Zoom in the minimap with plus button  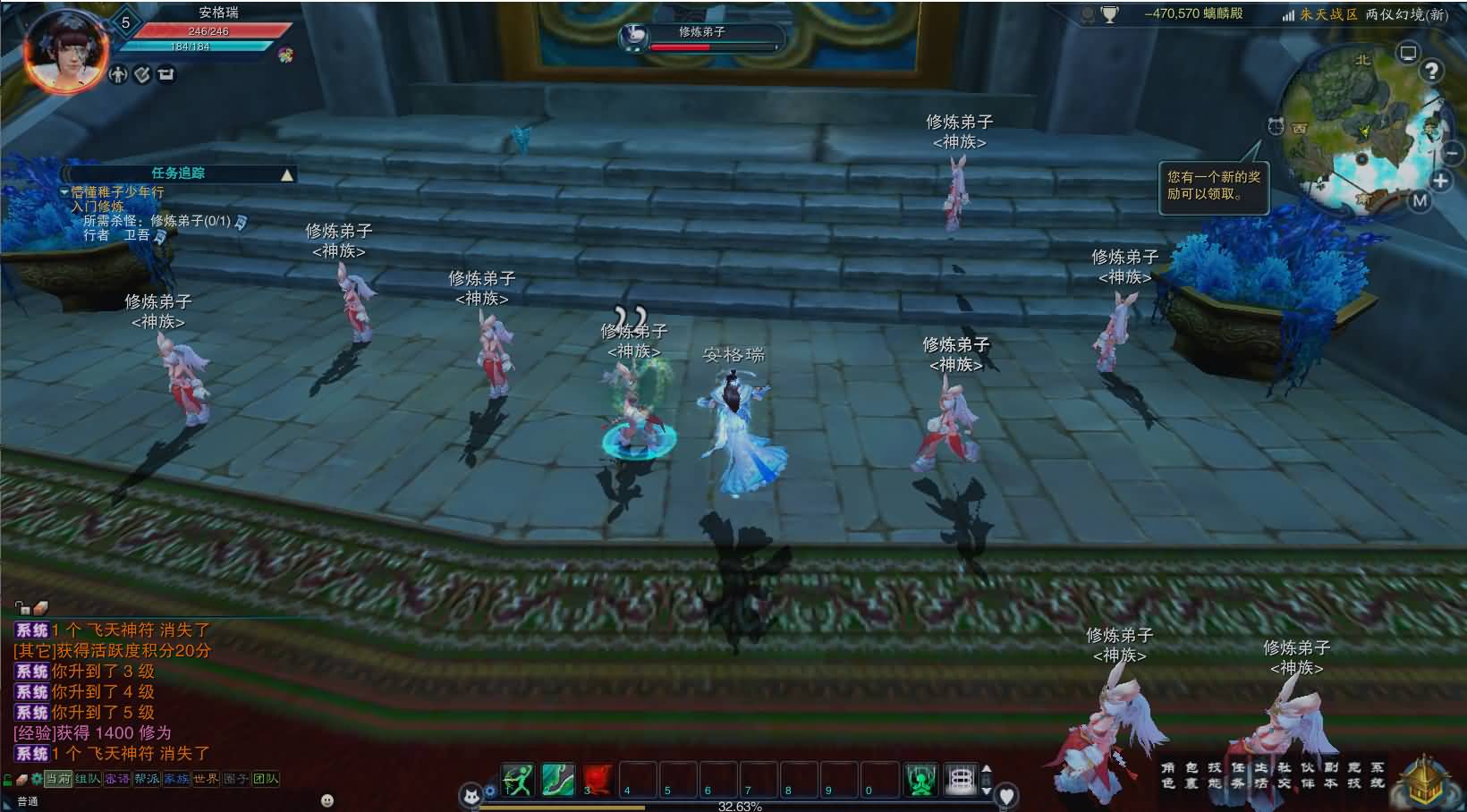click(1440, 182)
